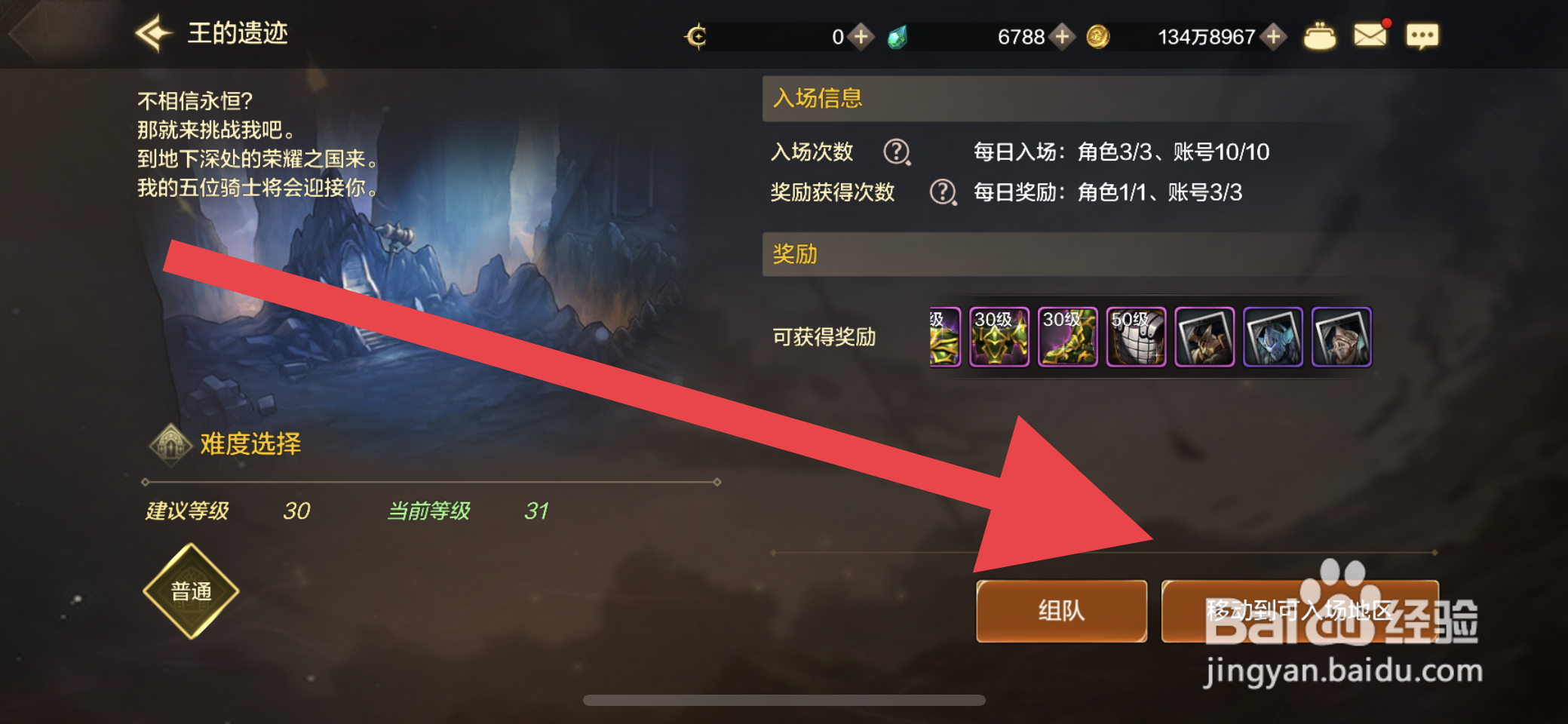Open the wallet/purse icon in top bar
The height and width of the screenshot is (724, 1568).
pyautogui.click(x=1320, y=34)
